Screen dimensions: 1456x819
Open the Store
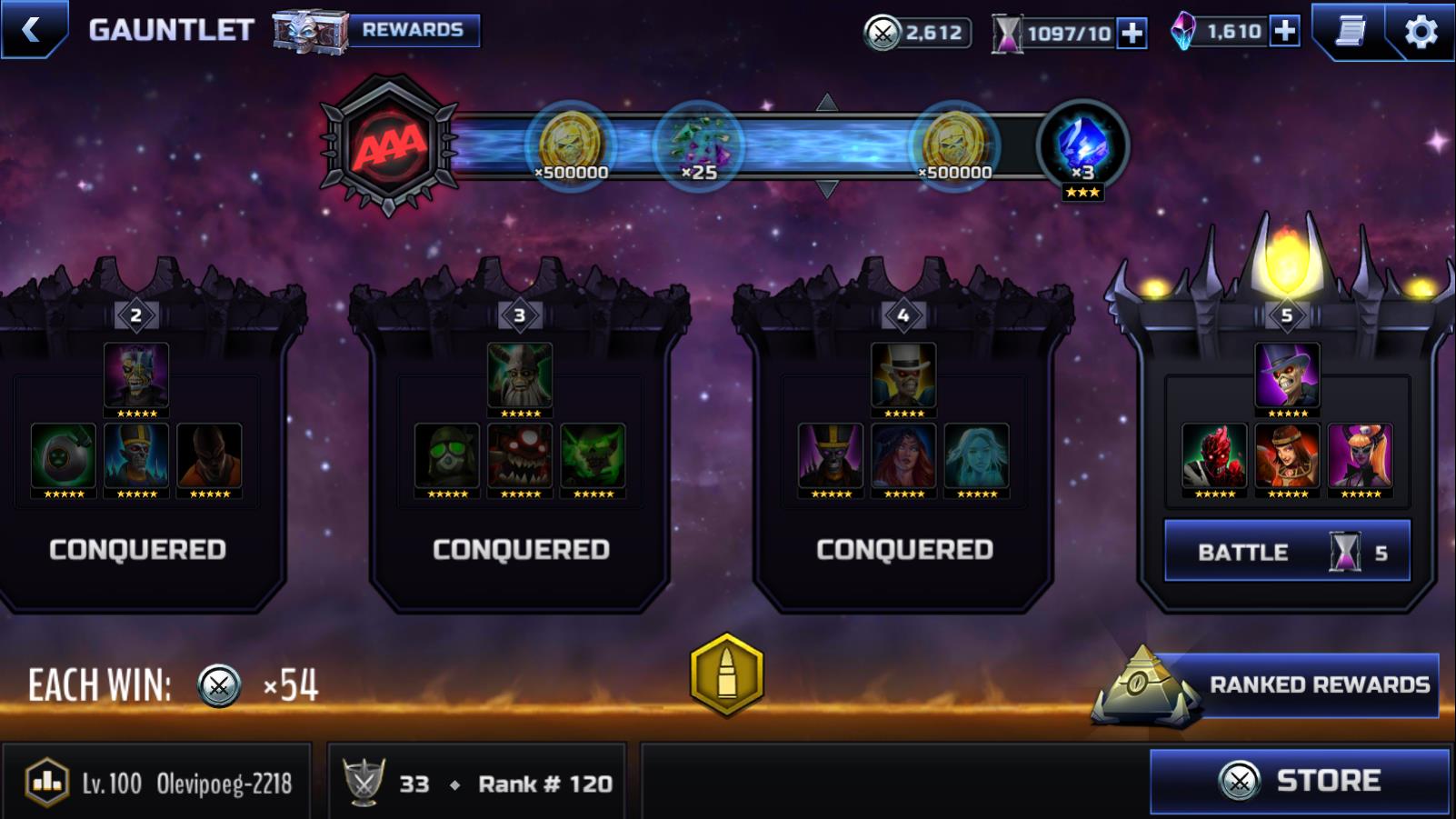tap(1299, 781)
